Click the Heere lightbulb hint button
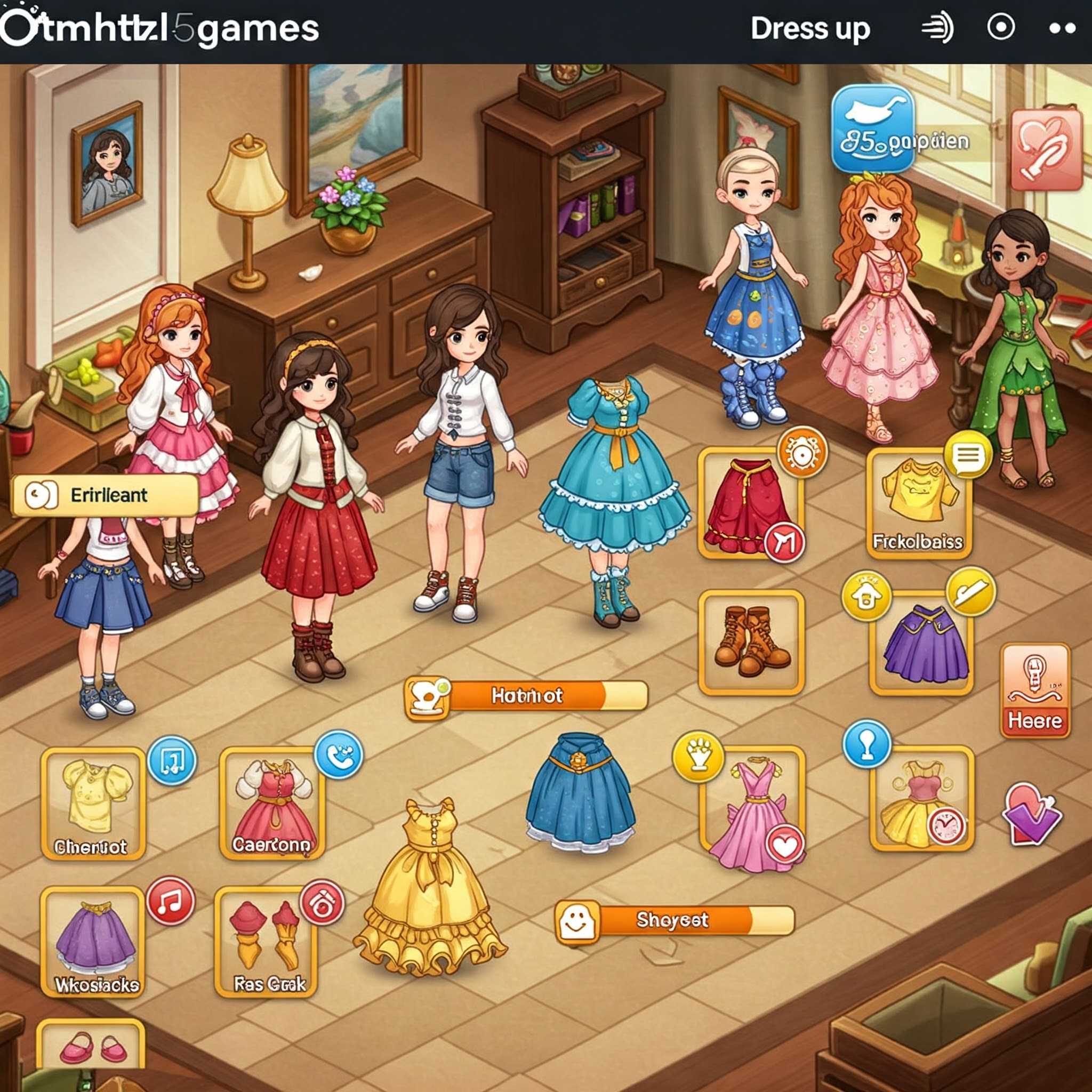Viewport: 1092px width, 1092px height. click(1035, 690)
